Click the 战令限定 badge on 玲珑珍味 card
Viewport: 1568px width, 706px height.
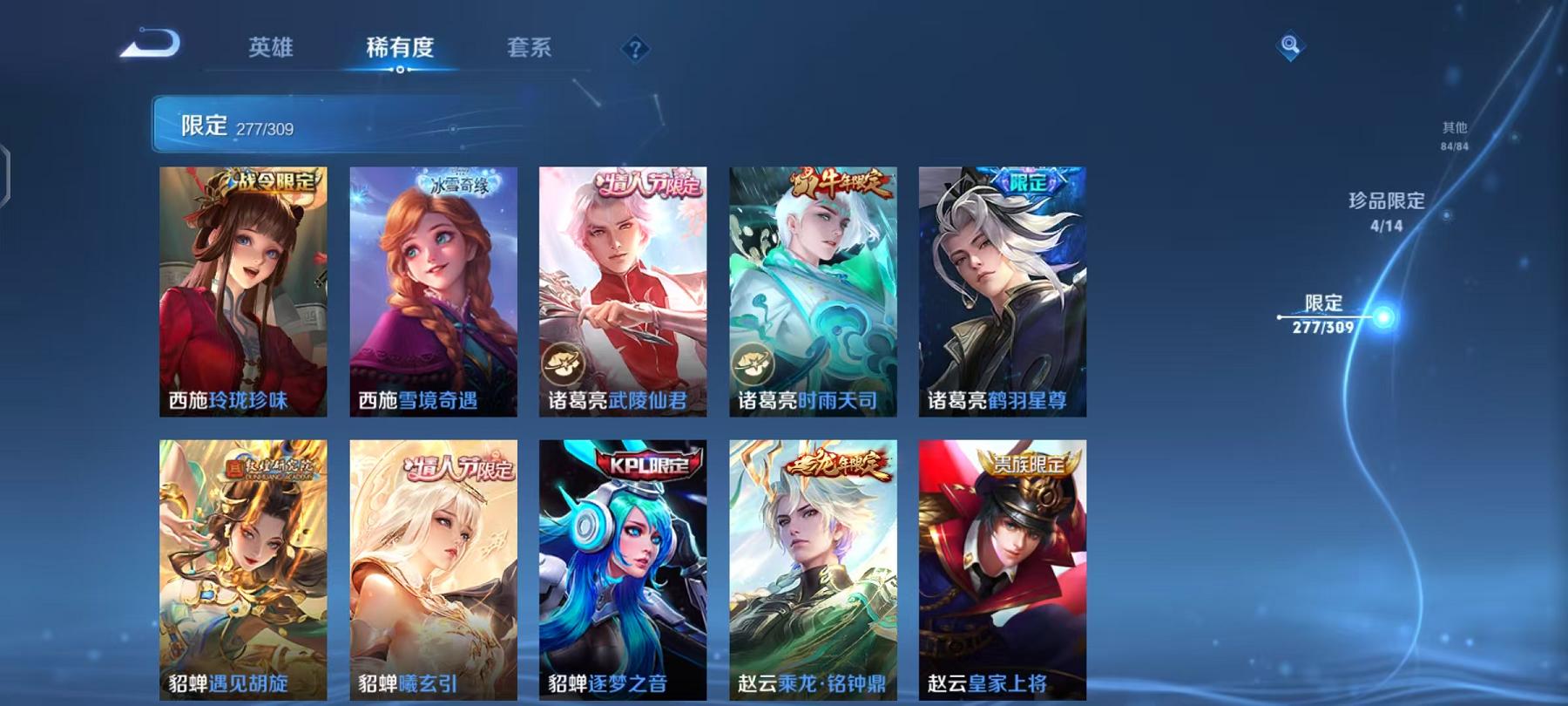pos(270,183)
